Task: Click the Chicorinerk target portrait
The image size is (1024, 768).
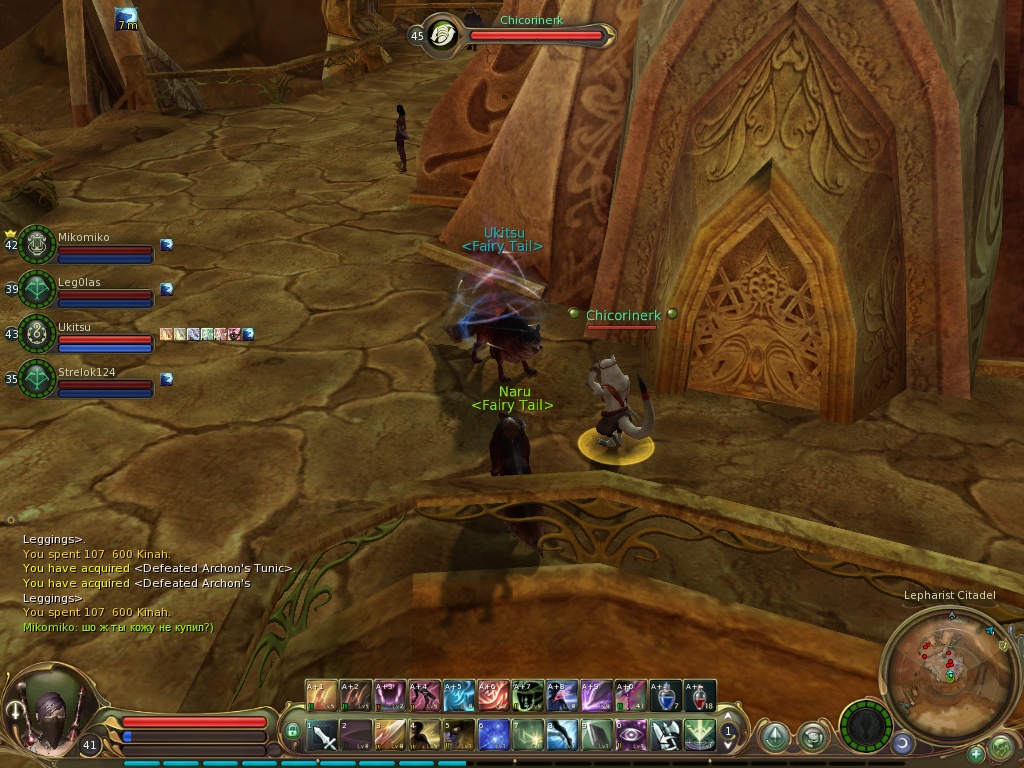Action: tap(440, 35)
